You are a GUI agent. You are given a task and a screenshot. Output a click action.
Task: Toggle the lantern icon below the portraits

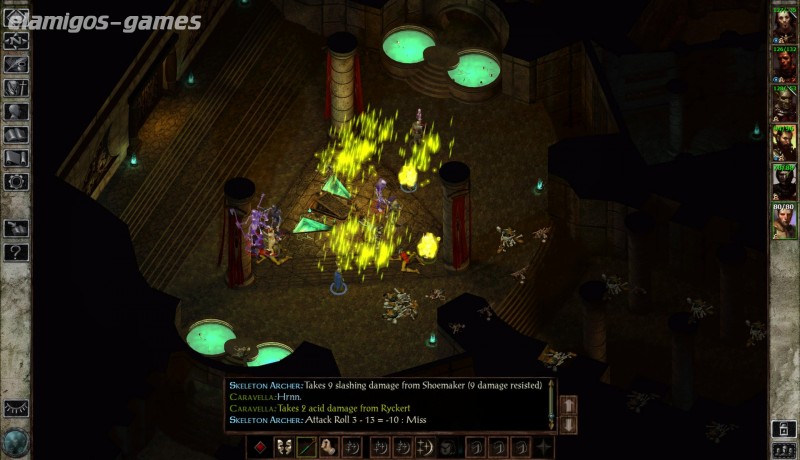pyautogui.click(x=783, y=428)
